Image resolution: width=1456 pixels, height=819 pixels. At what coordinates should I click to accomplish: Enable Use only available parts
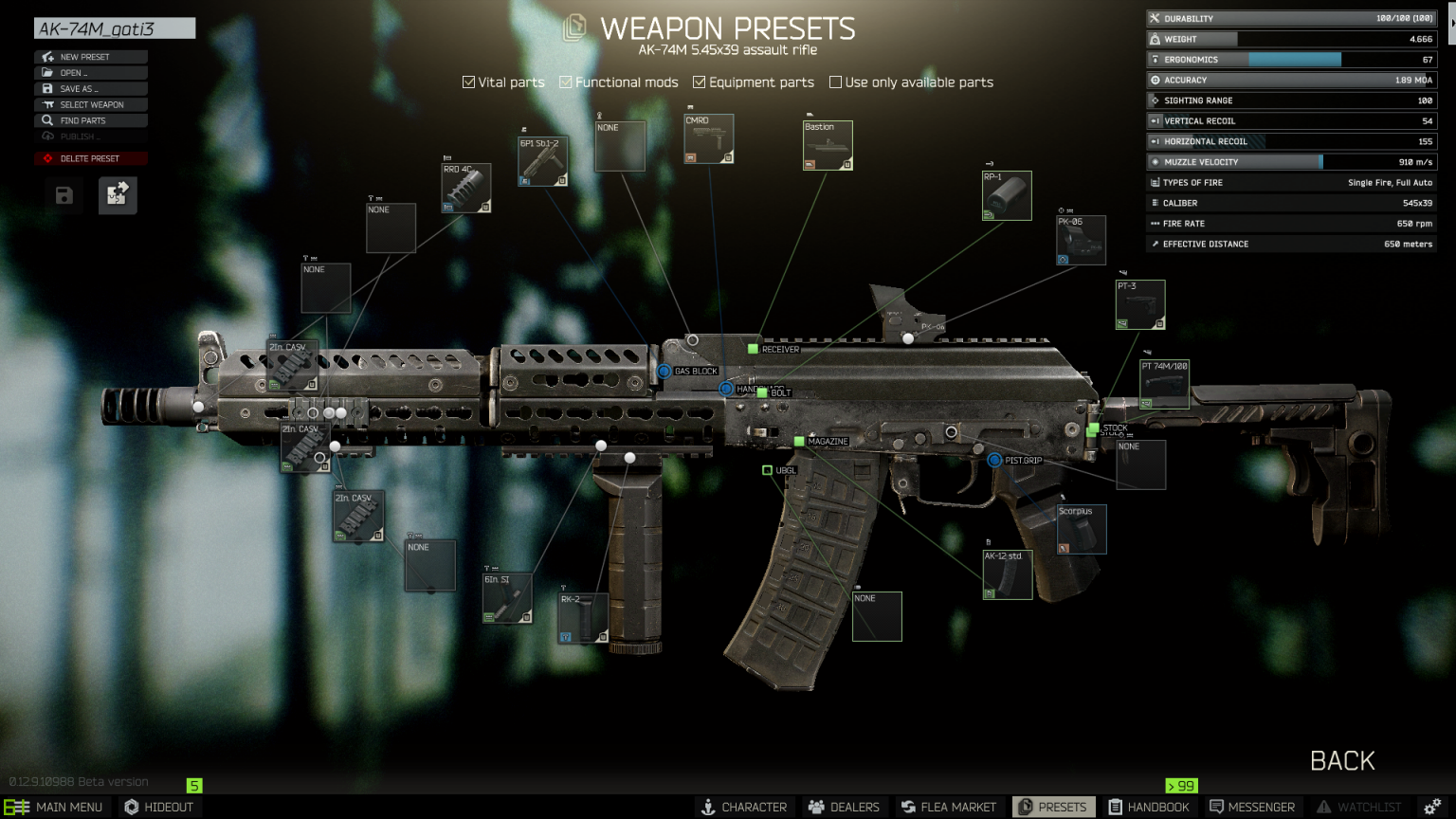click(x=835, y=82)
